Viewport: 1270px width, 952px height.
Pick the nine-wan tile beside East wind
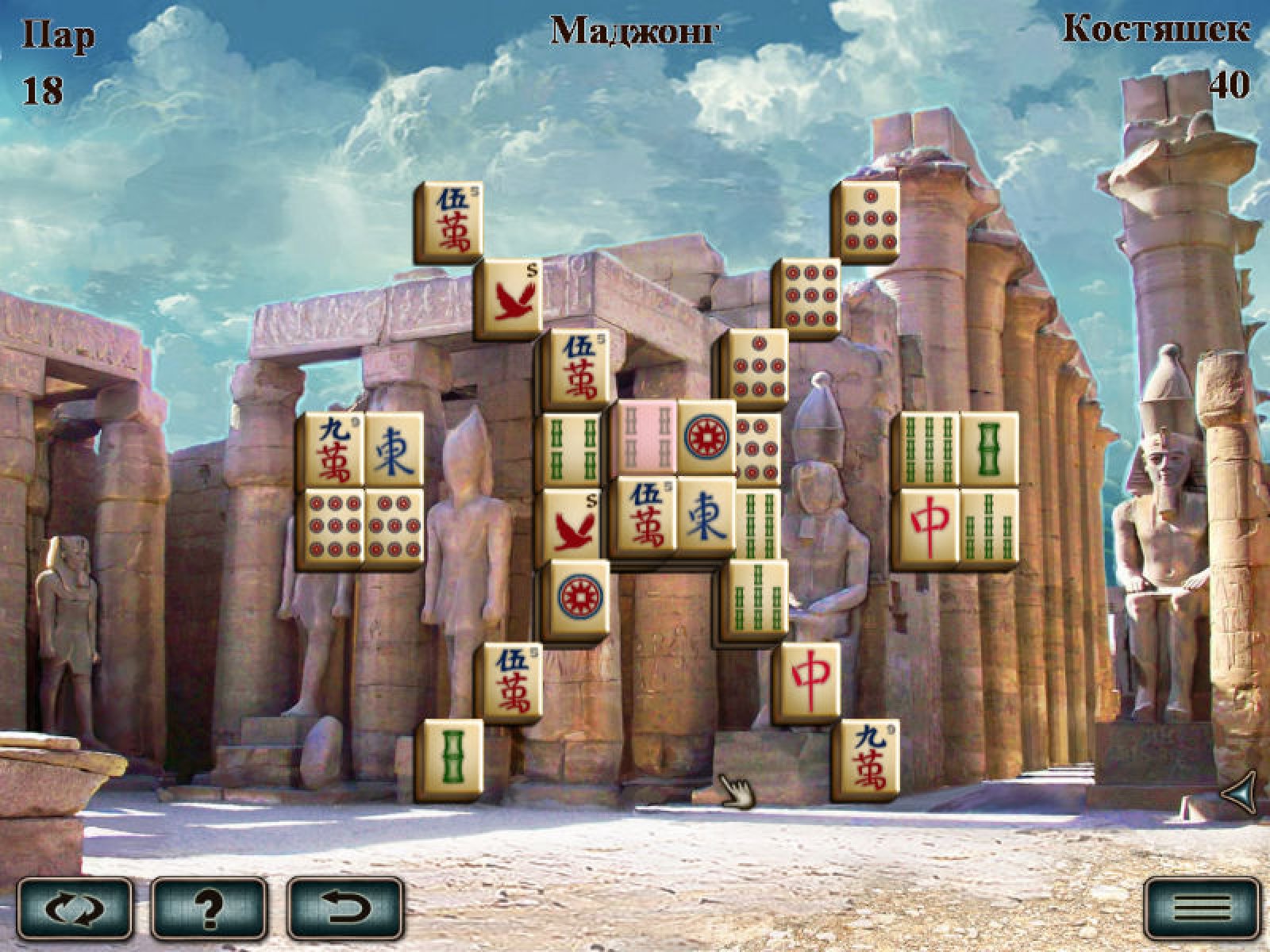click(x=333, y=450)
